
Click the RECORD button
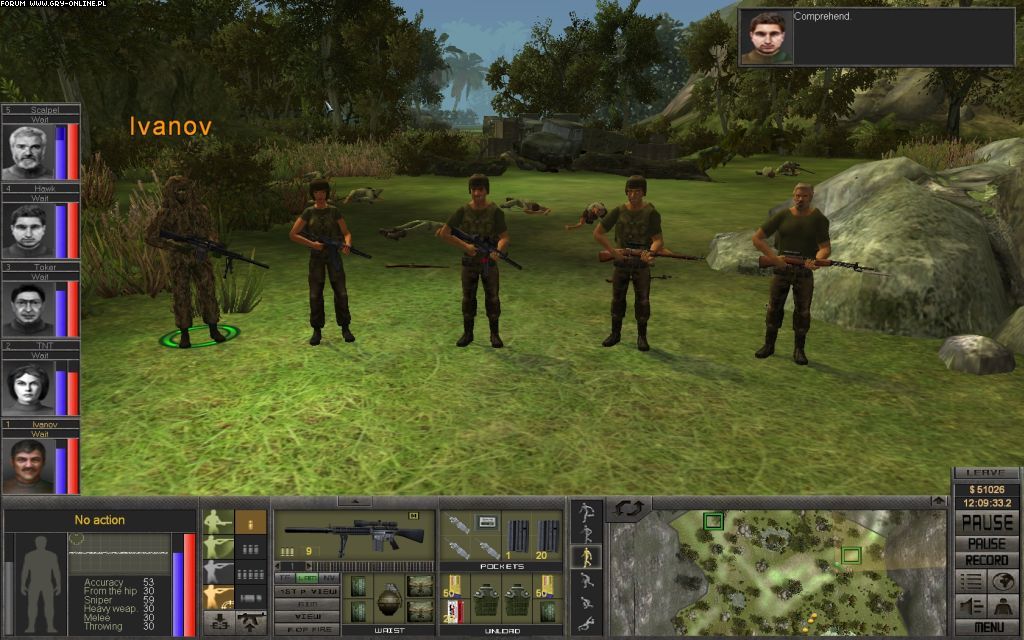tap(986, 561)
